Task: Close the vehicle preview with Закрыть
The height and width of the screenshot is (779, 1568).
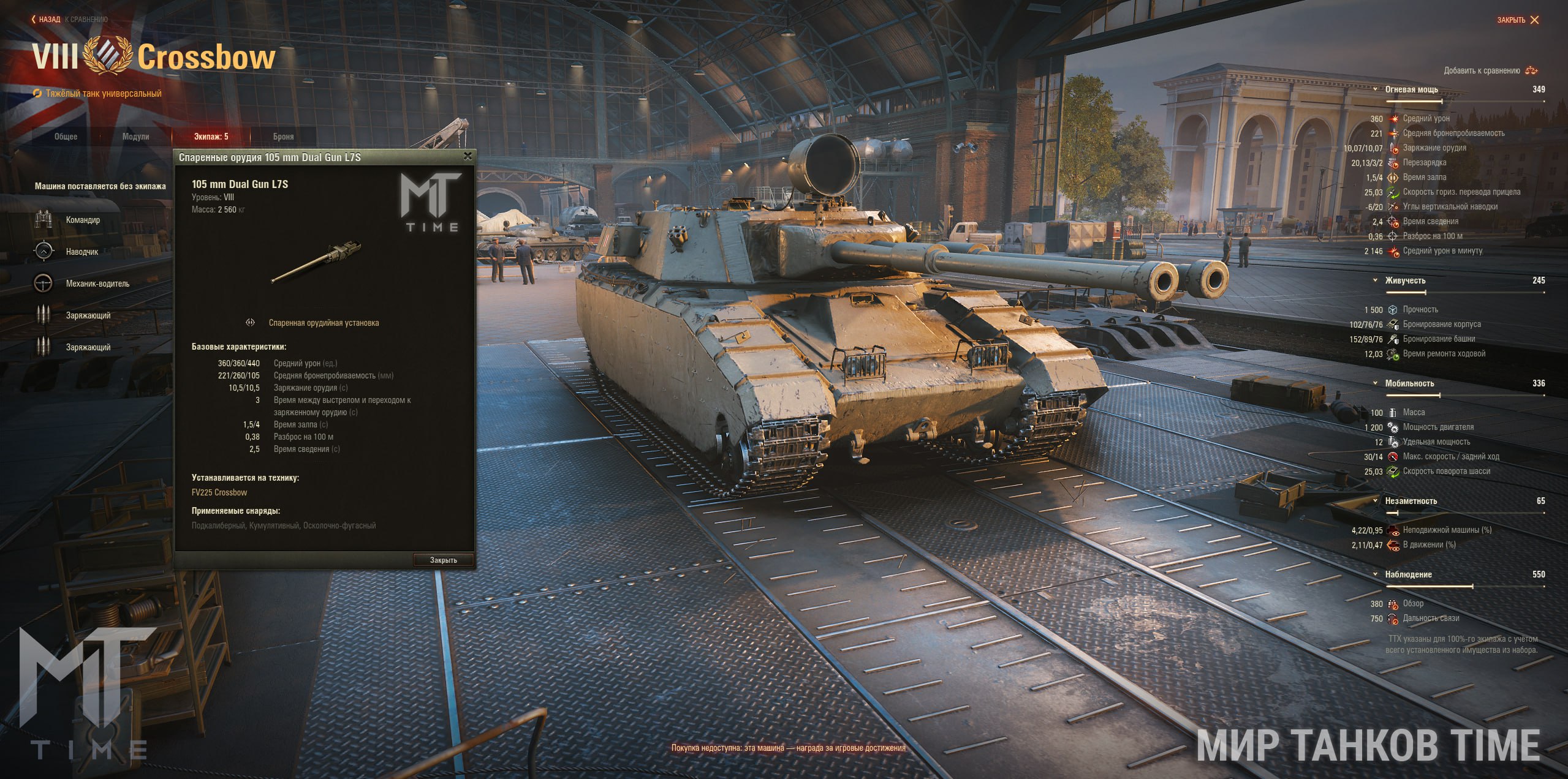Action: [x=1518, y=20]
